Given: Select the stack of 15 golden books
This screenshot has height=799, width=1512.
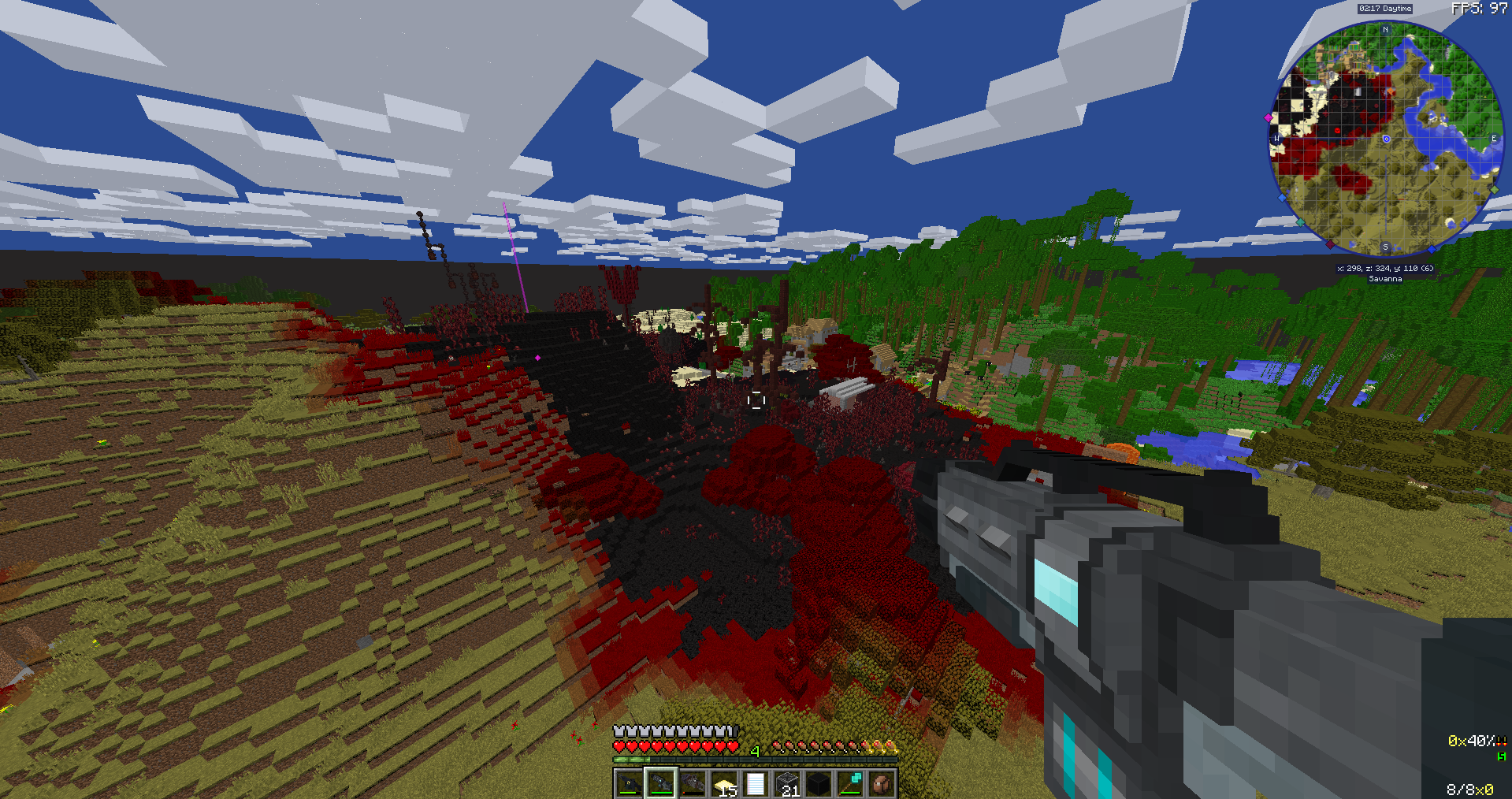Looking at the screenshot, I should coord(726,782).
